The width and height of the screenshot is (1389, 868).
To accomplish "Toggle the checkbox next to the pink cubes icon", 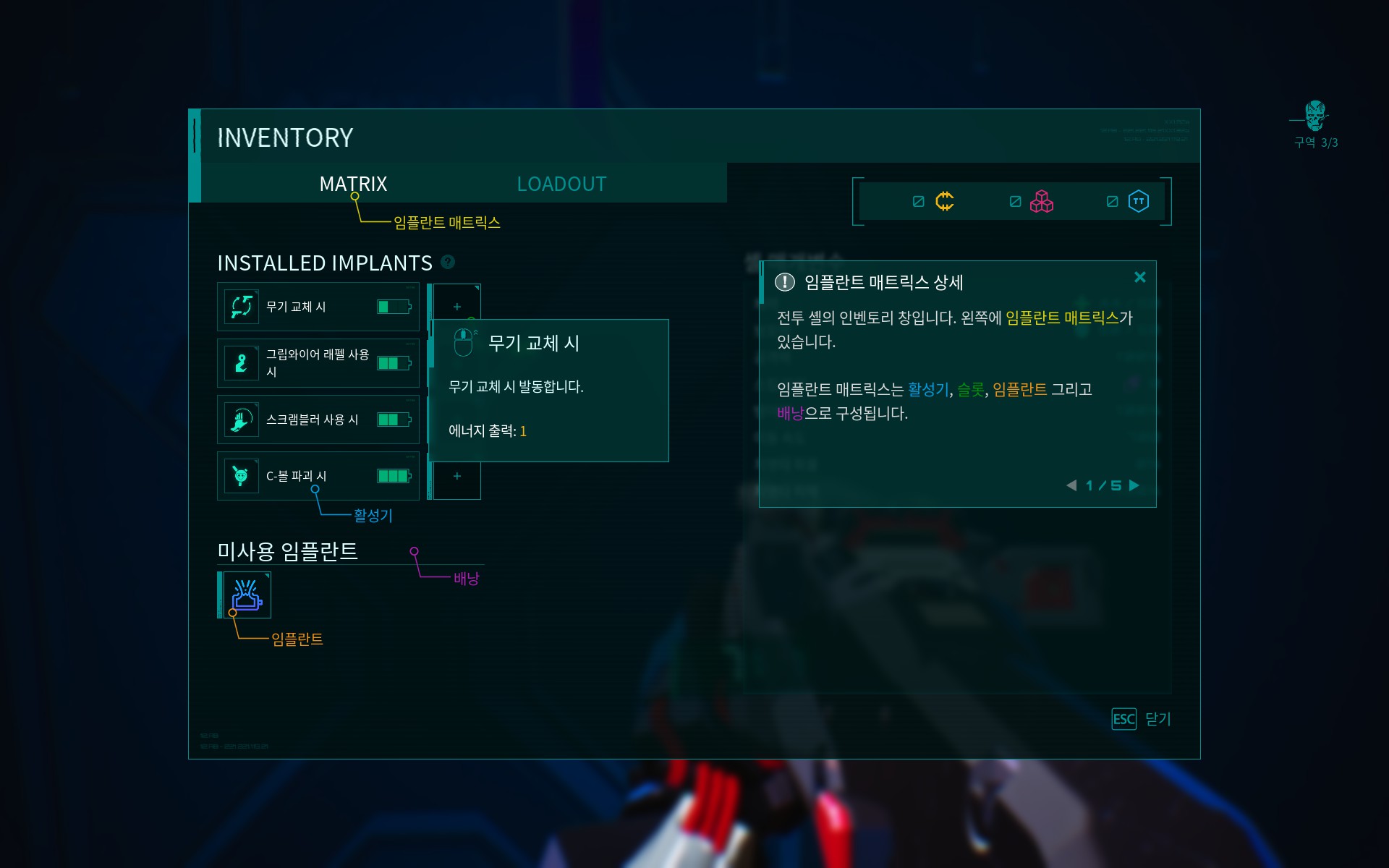I will pos(1014,202).
